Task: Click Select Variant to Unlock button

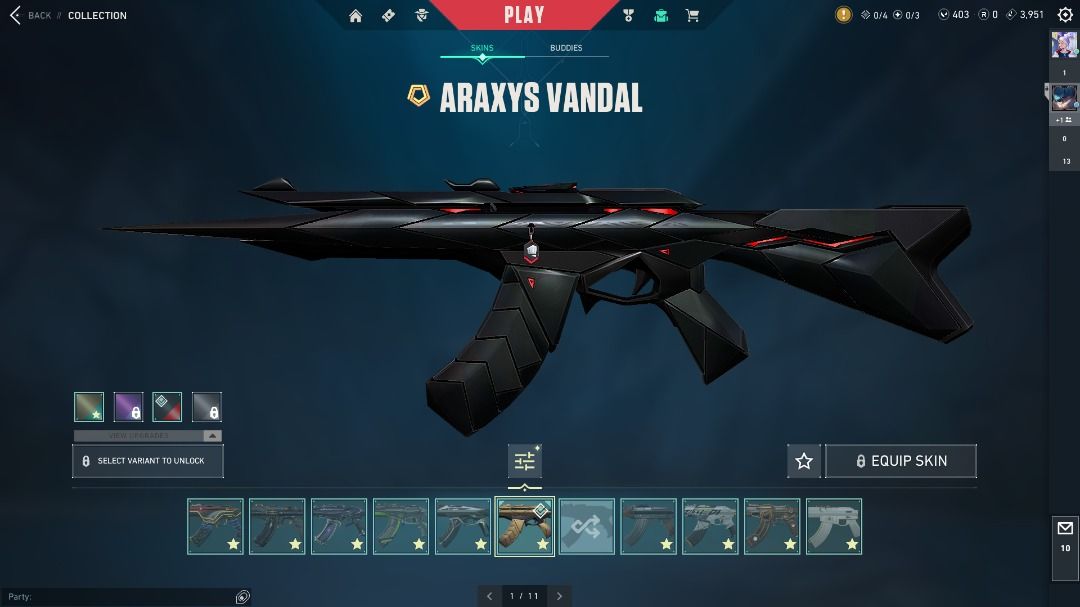Action: click(148, 461)
